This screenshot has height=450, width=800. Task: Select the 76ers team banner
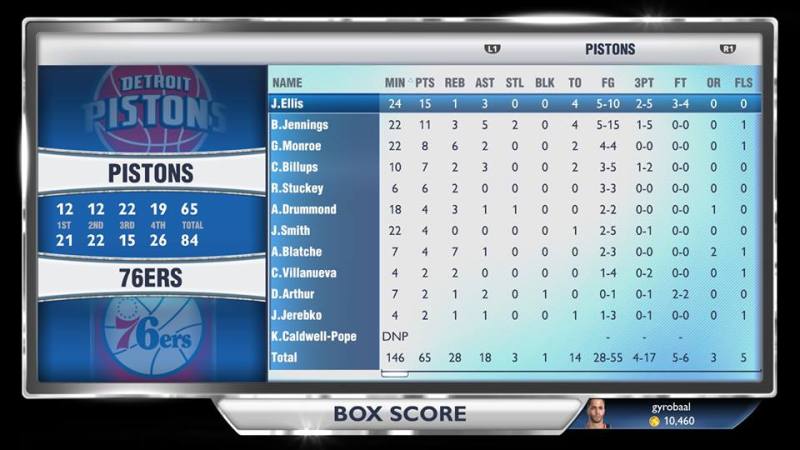pos(150,278)
